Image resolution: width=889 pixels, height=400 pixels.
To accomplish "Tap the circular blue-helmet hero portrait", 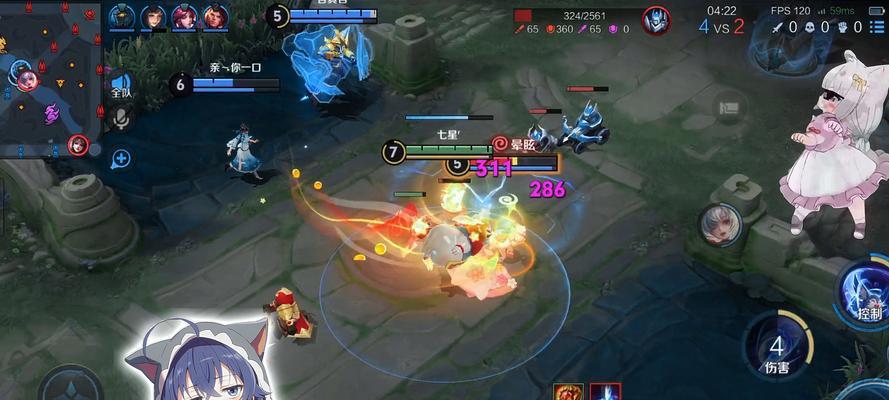I will point(656,20).
